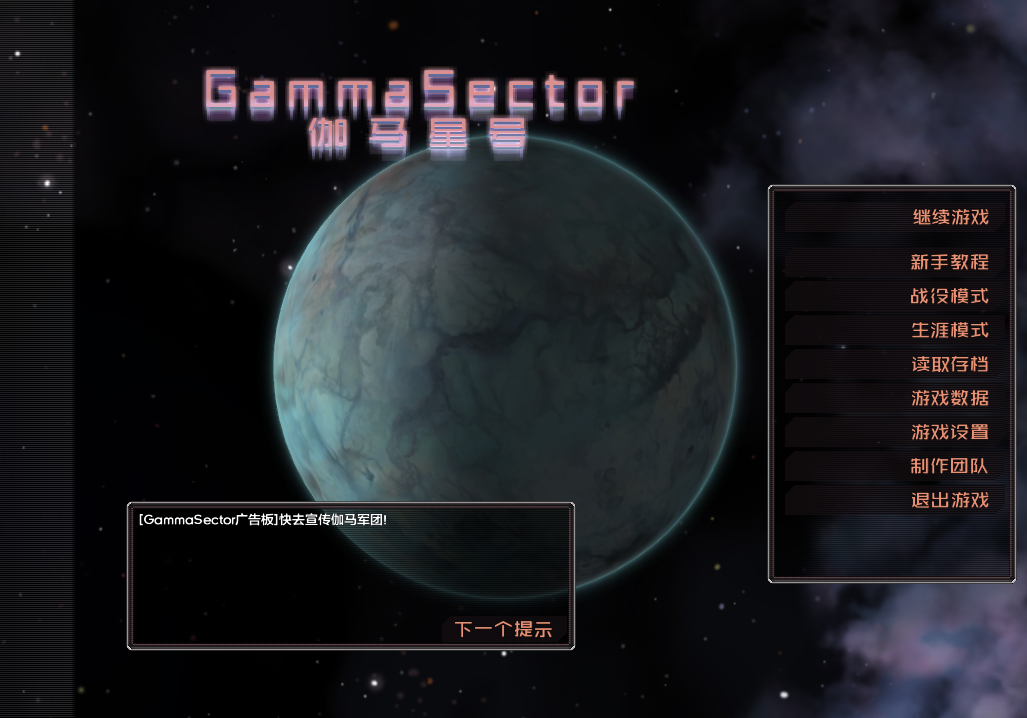Start 战役模式 campaign mode
The image size is (1027, 718).
click(949, 296)
